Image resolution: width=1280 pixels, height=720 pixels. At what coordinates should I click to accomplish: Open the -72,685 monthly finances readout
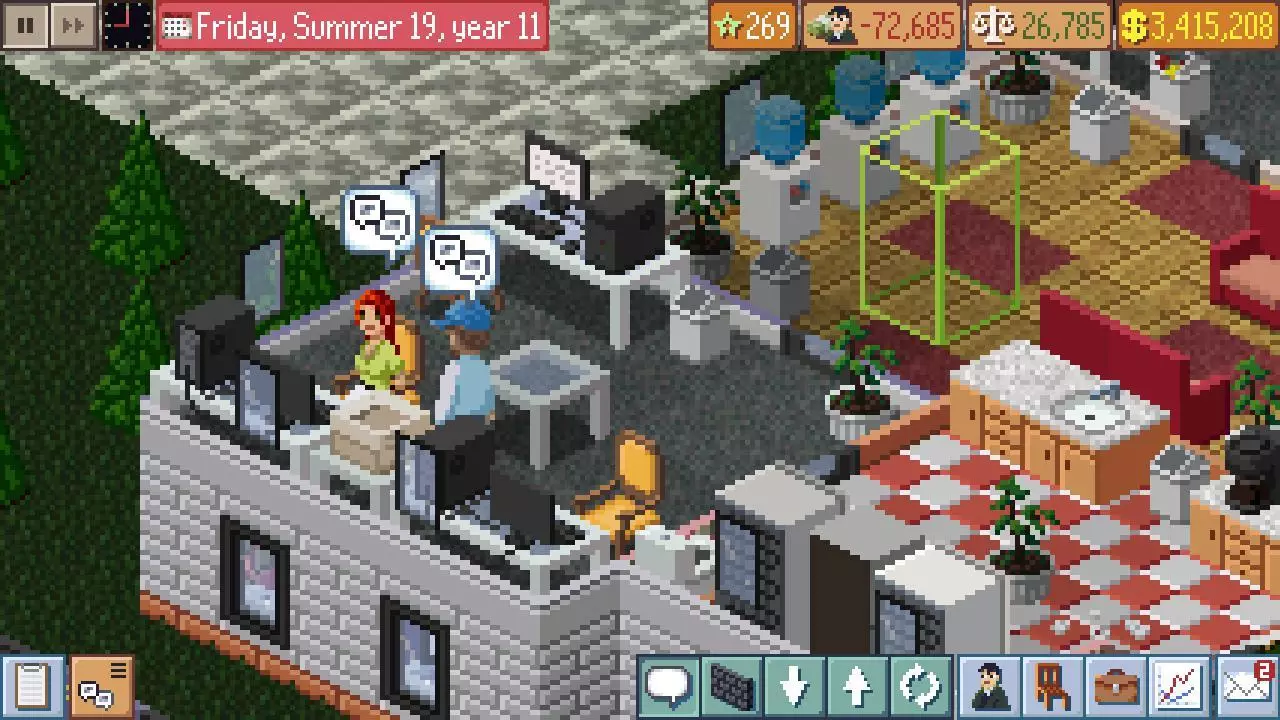(880, 26)
